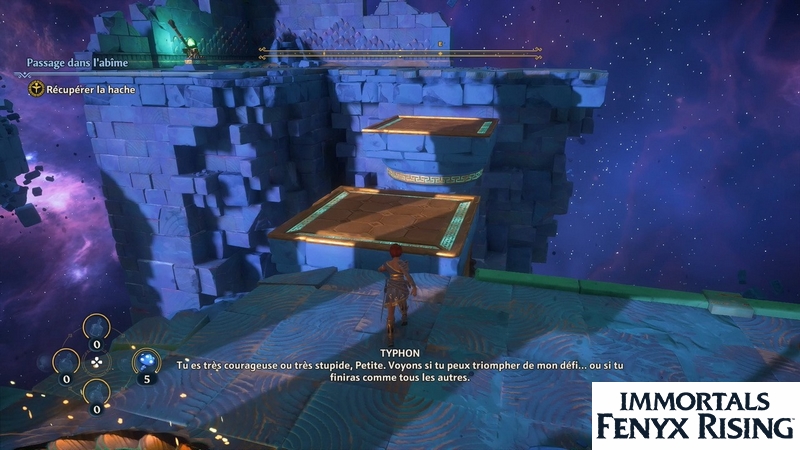Click the Immortals Fenyx Rising logo overlay

(696, 415)
